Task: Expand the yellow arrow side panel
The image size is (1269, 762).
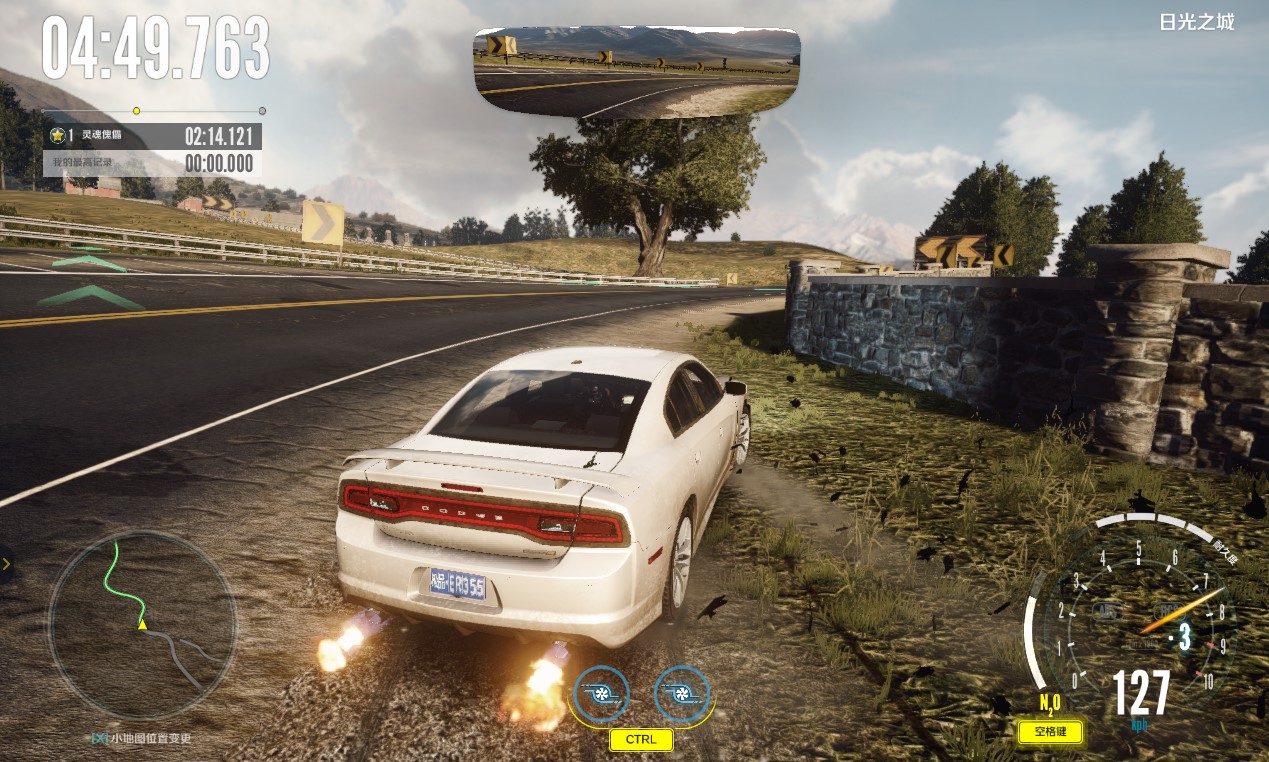Action: point(6,564)
